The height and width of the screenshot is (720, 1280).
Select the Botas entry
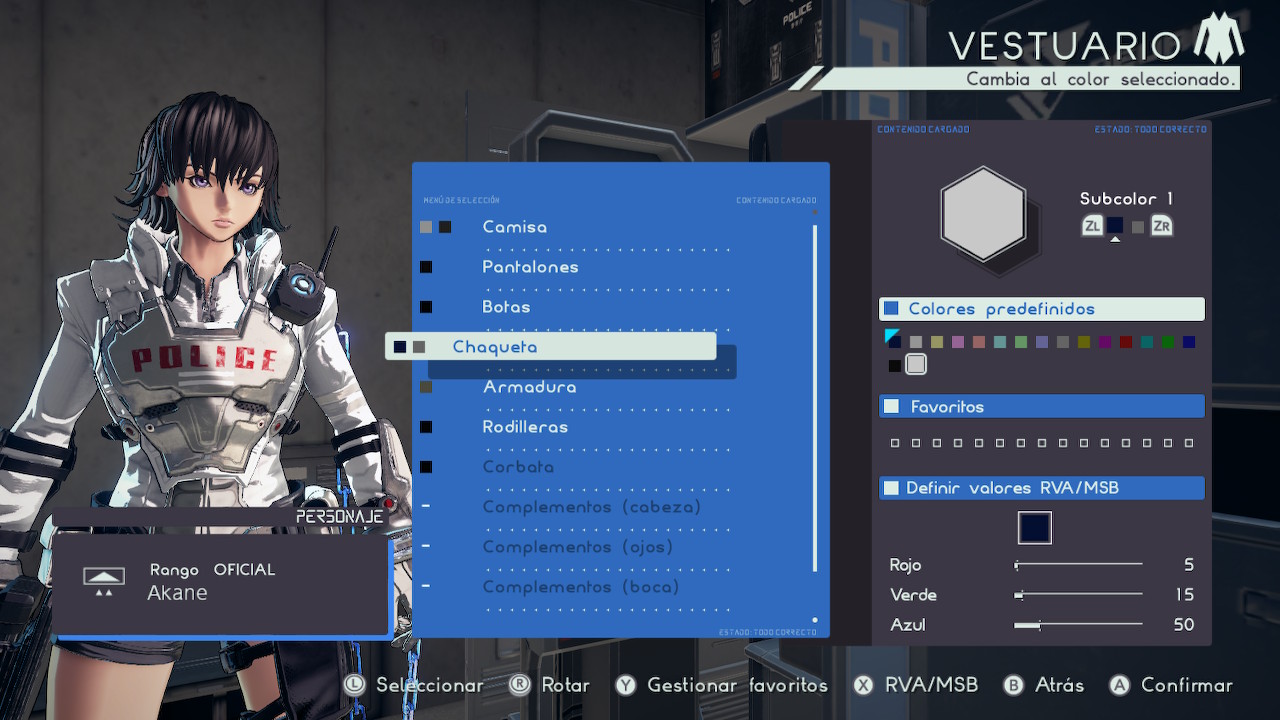coord(506,307)
